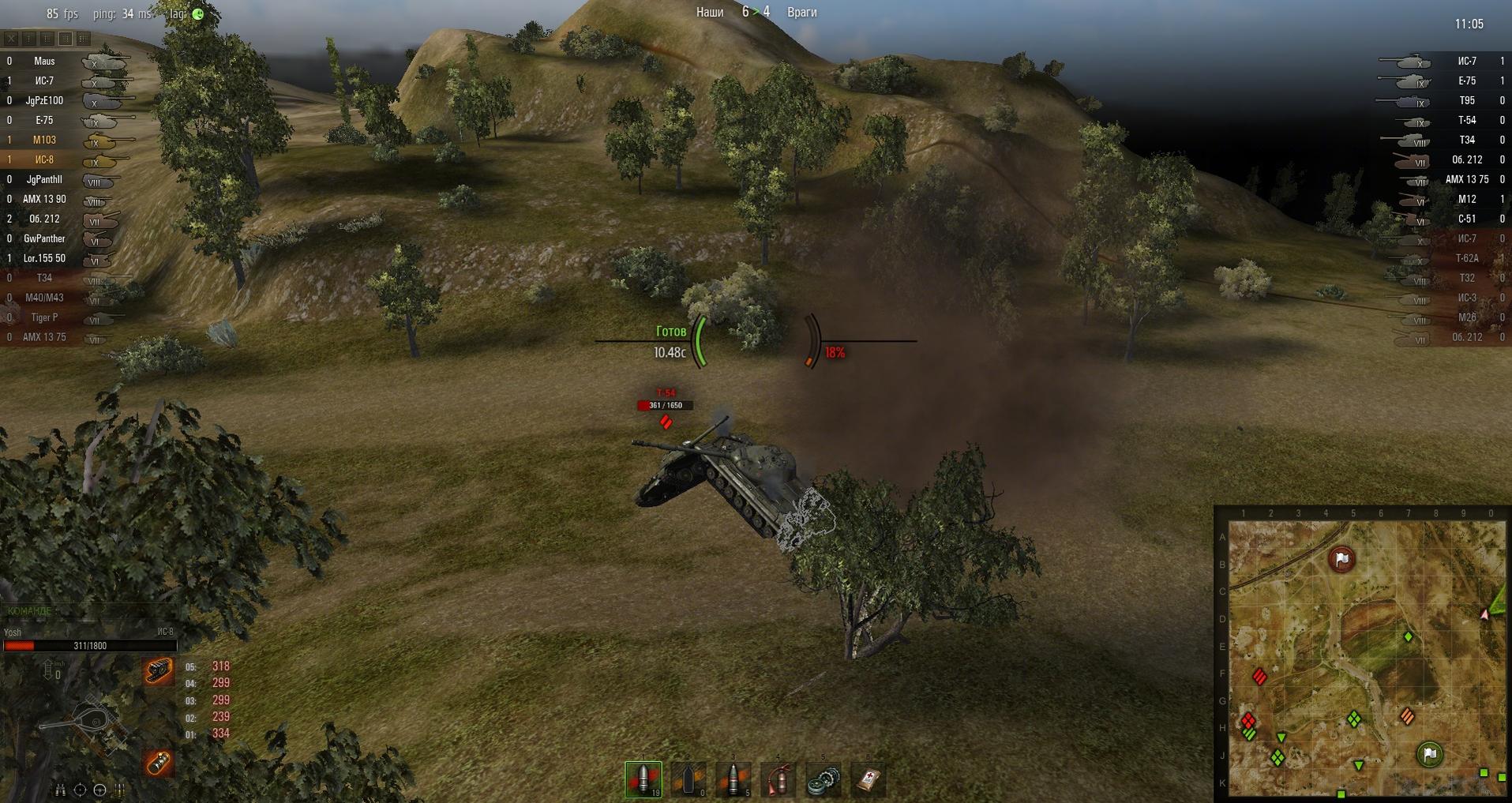Screen dimensions: 1512x803
Task: Click the damaged ammo rack module icon
Action: [158, 763]
